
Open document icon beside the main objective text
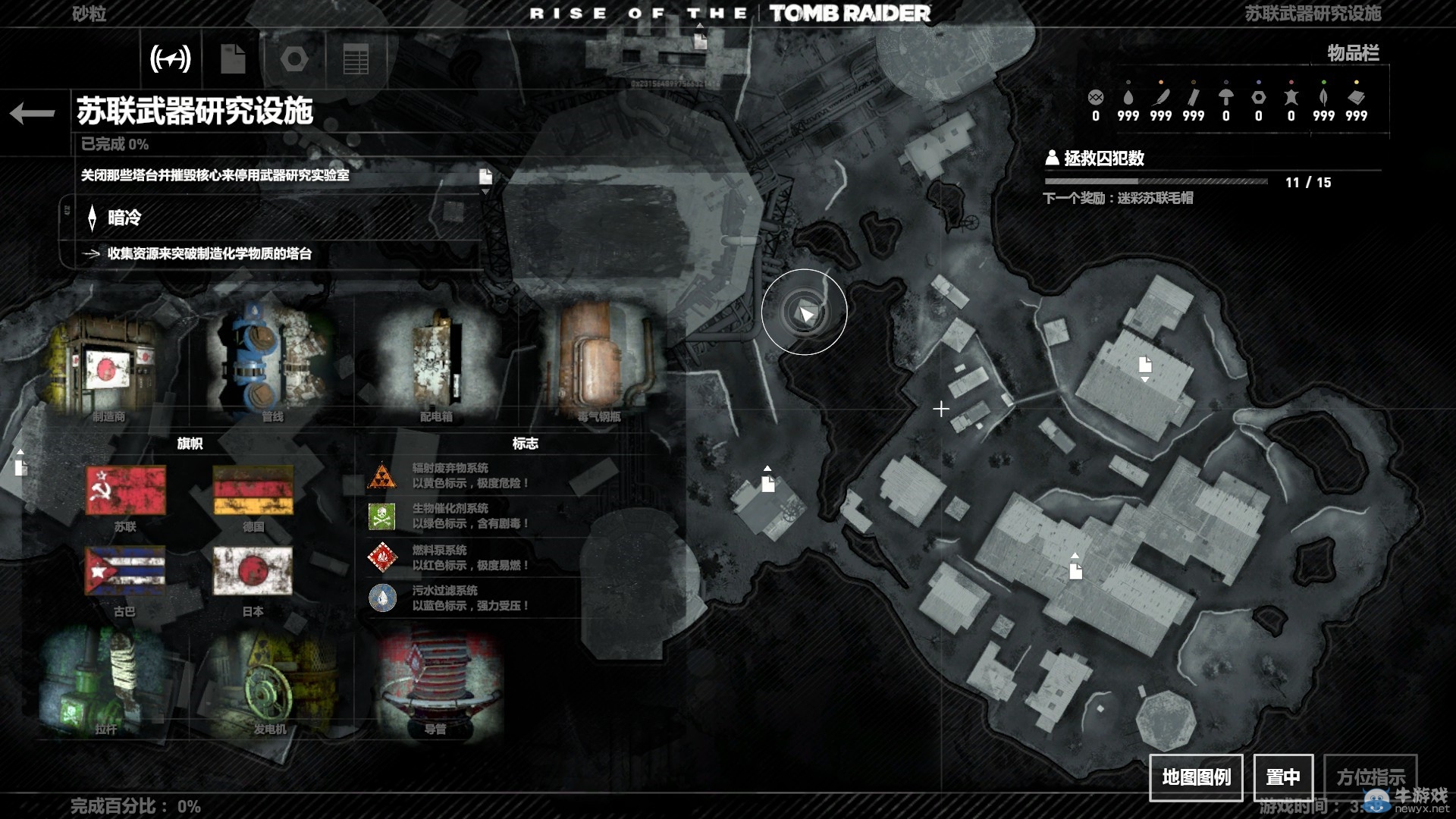coord(485,177)
